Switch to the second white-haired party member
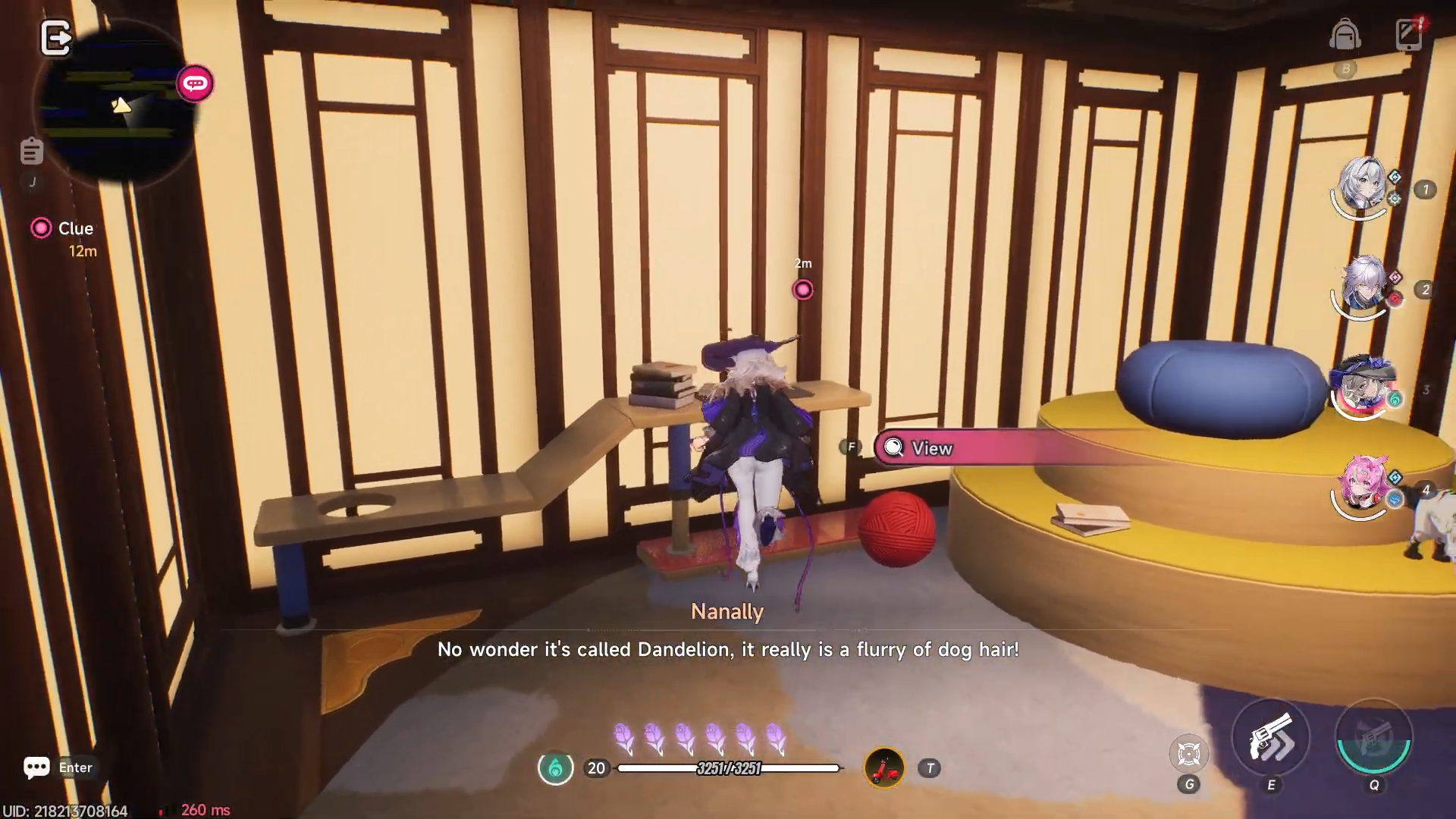Viewport: 1456px width, 819px height. pos(1363,287)
